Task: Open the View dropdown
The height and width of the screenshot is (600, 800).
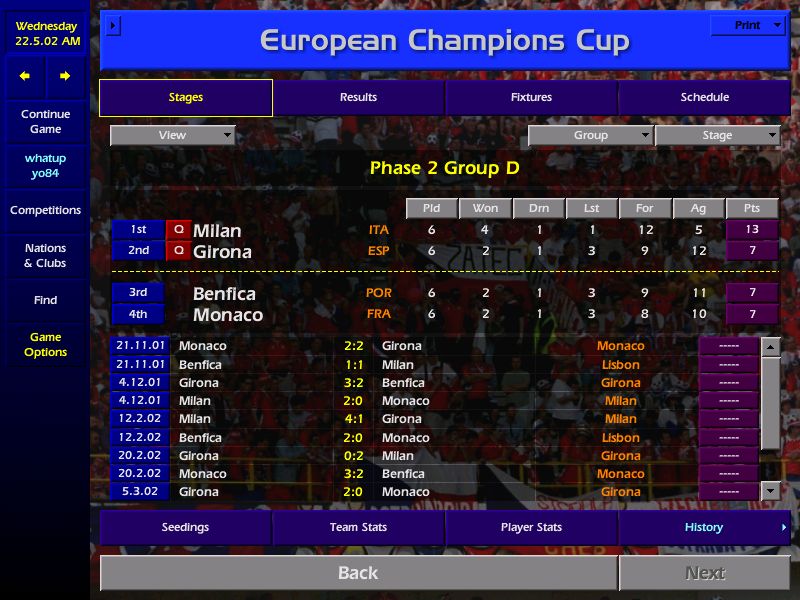Action: tap(172, 135)
